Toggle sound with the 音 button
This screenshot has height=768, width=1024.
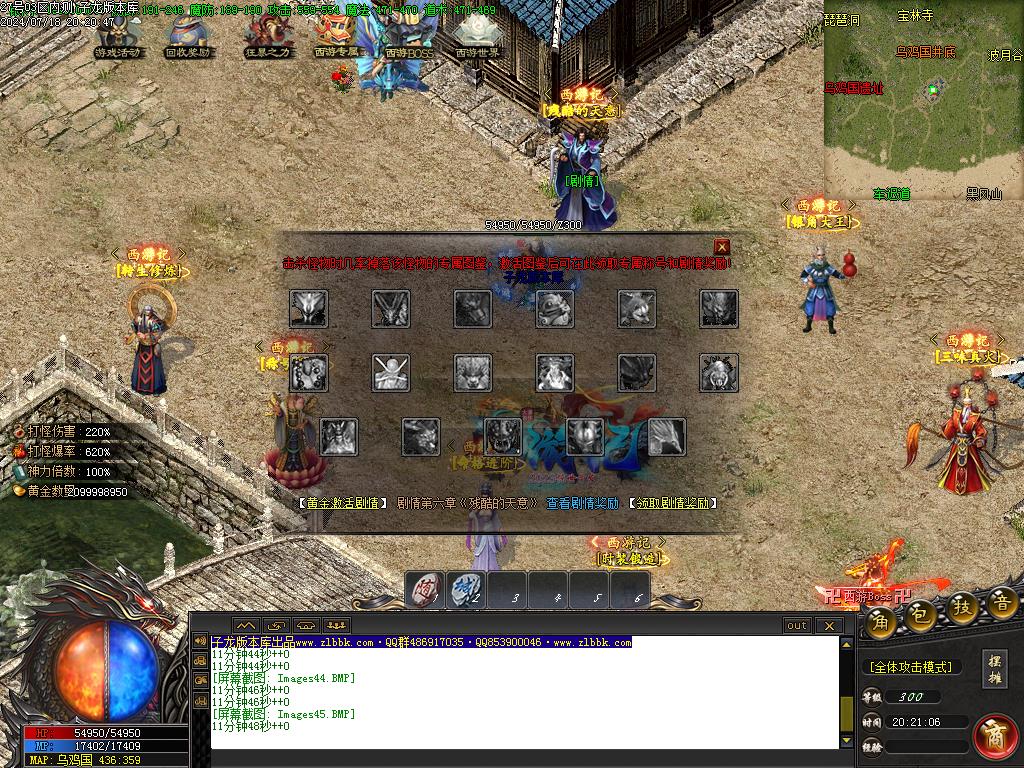[x=1002, y=603]
